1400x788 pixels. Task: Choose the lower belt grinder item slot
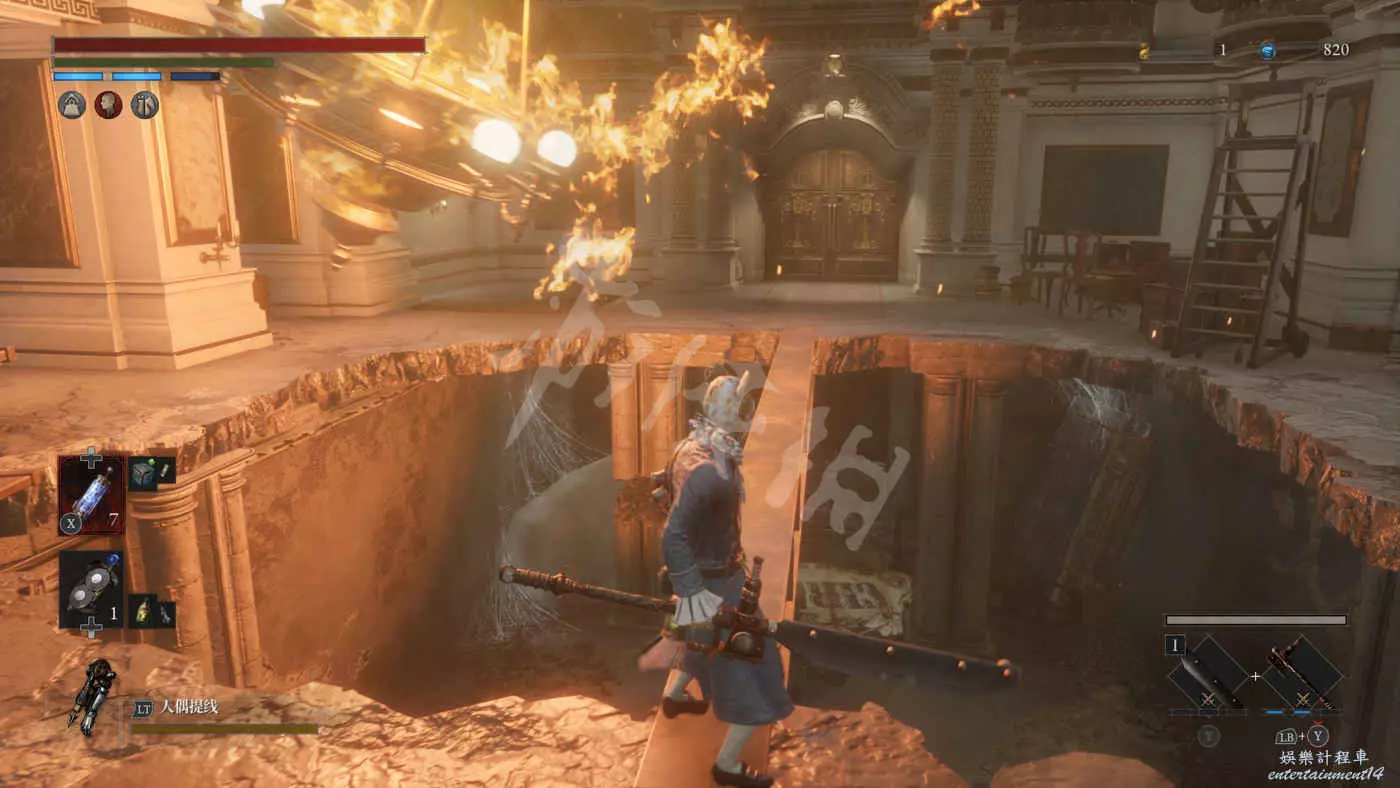[x=91, y=590]
